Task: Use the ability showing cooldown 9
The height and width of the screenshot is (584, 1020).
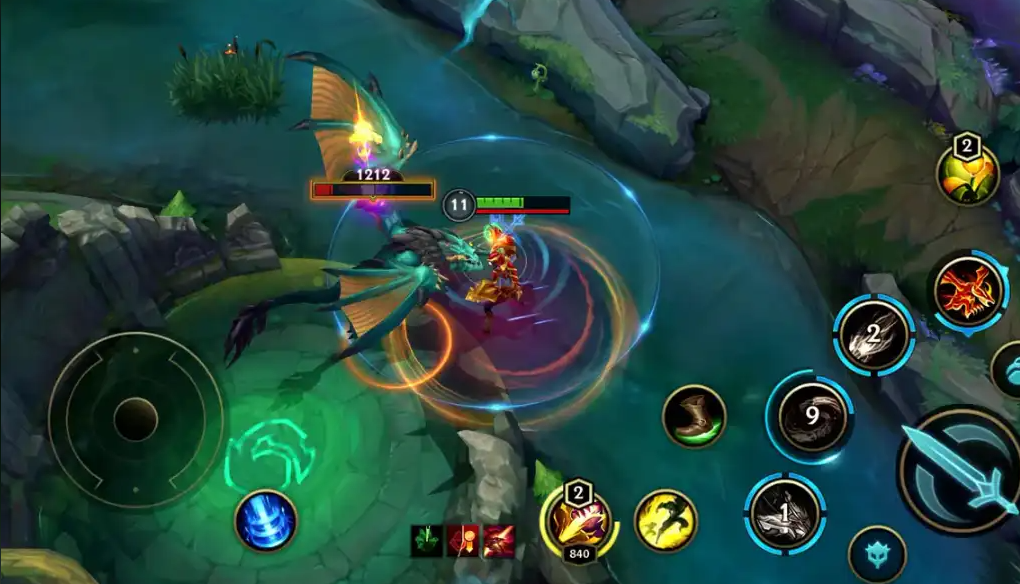Action: 808,417
